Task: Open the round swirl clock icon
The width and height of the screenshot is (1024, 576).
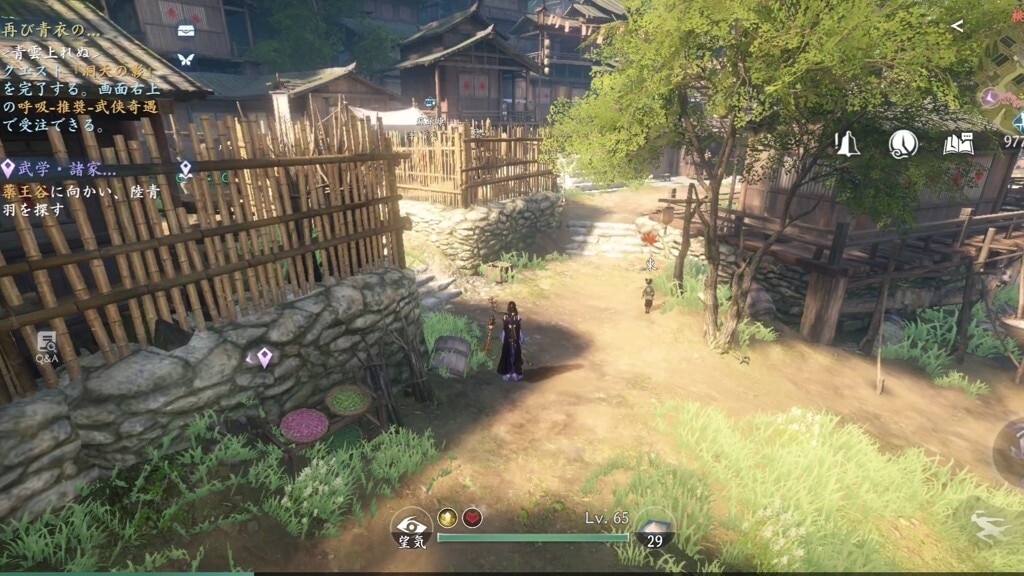Action: point(903,144)
